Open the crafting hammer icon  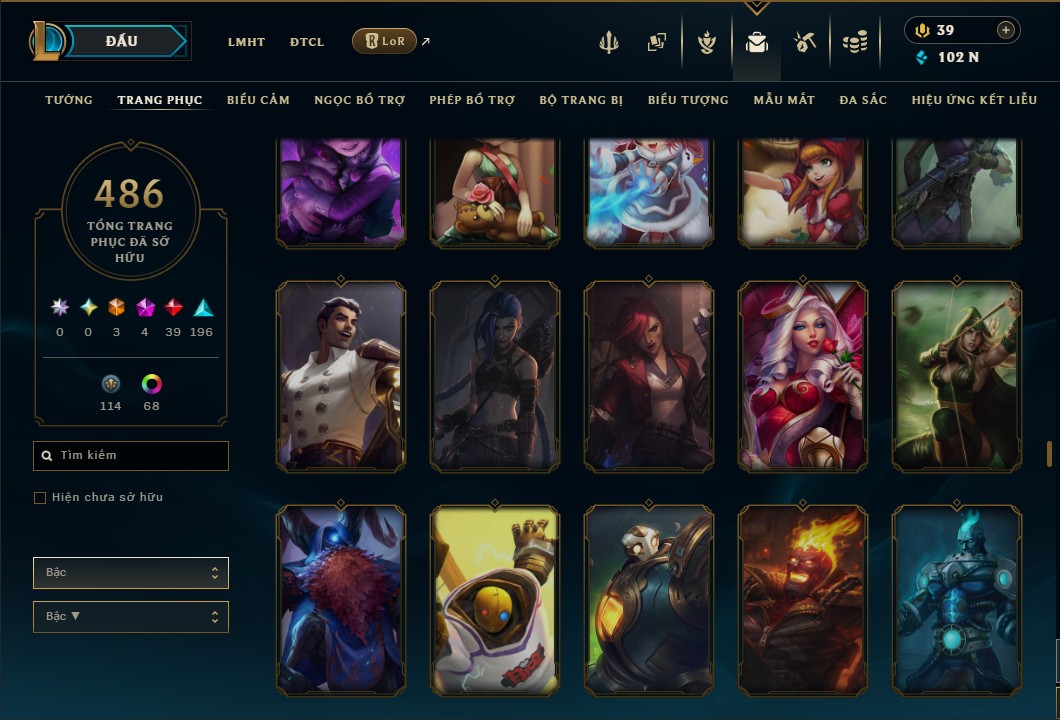[805, 42]
